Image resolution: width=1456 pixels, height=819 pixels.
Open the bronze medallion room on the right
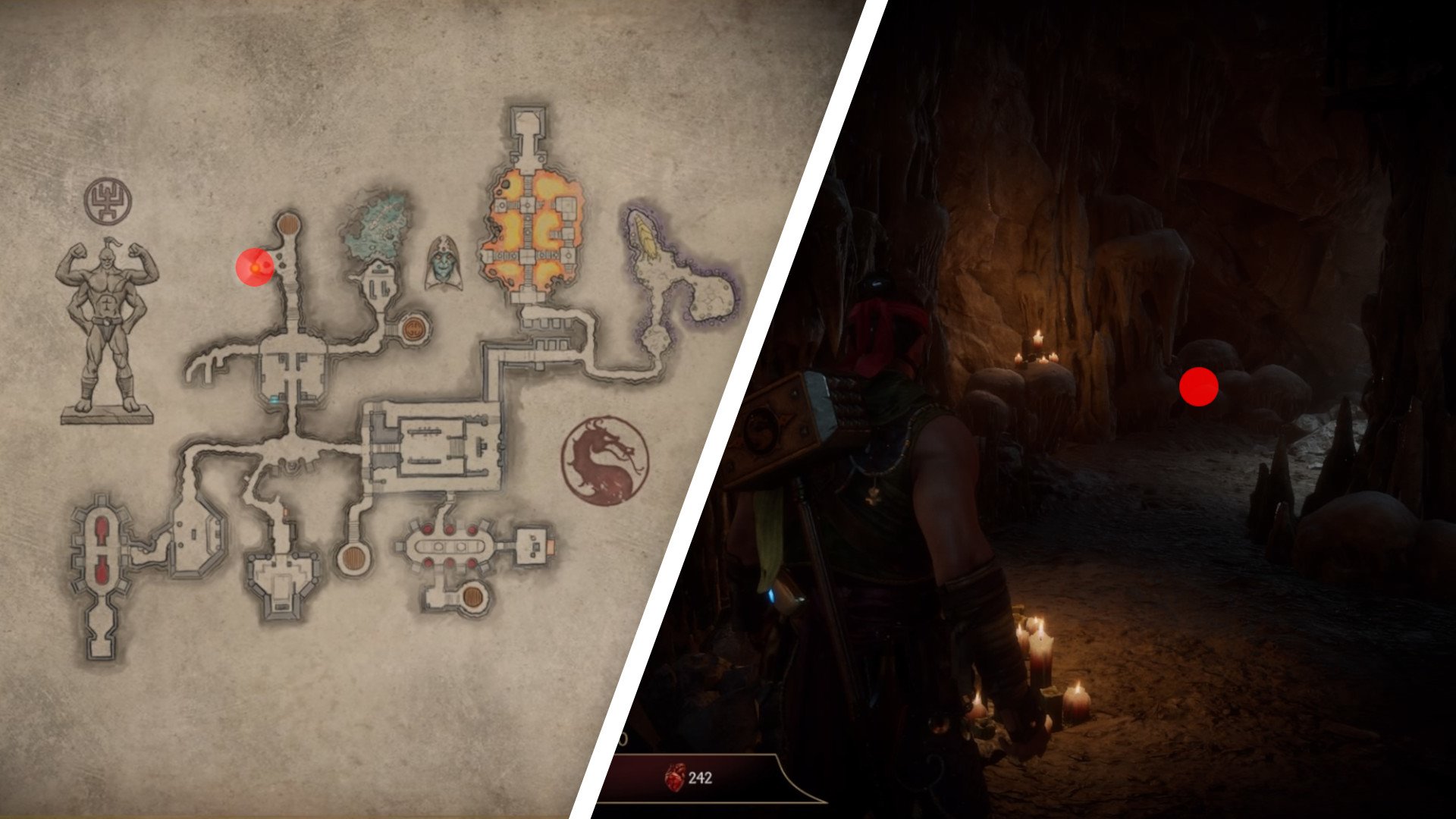coord(413,328)
